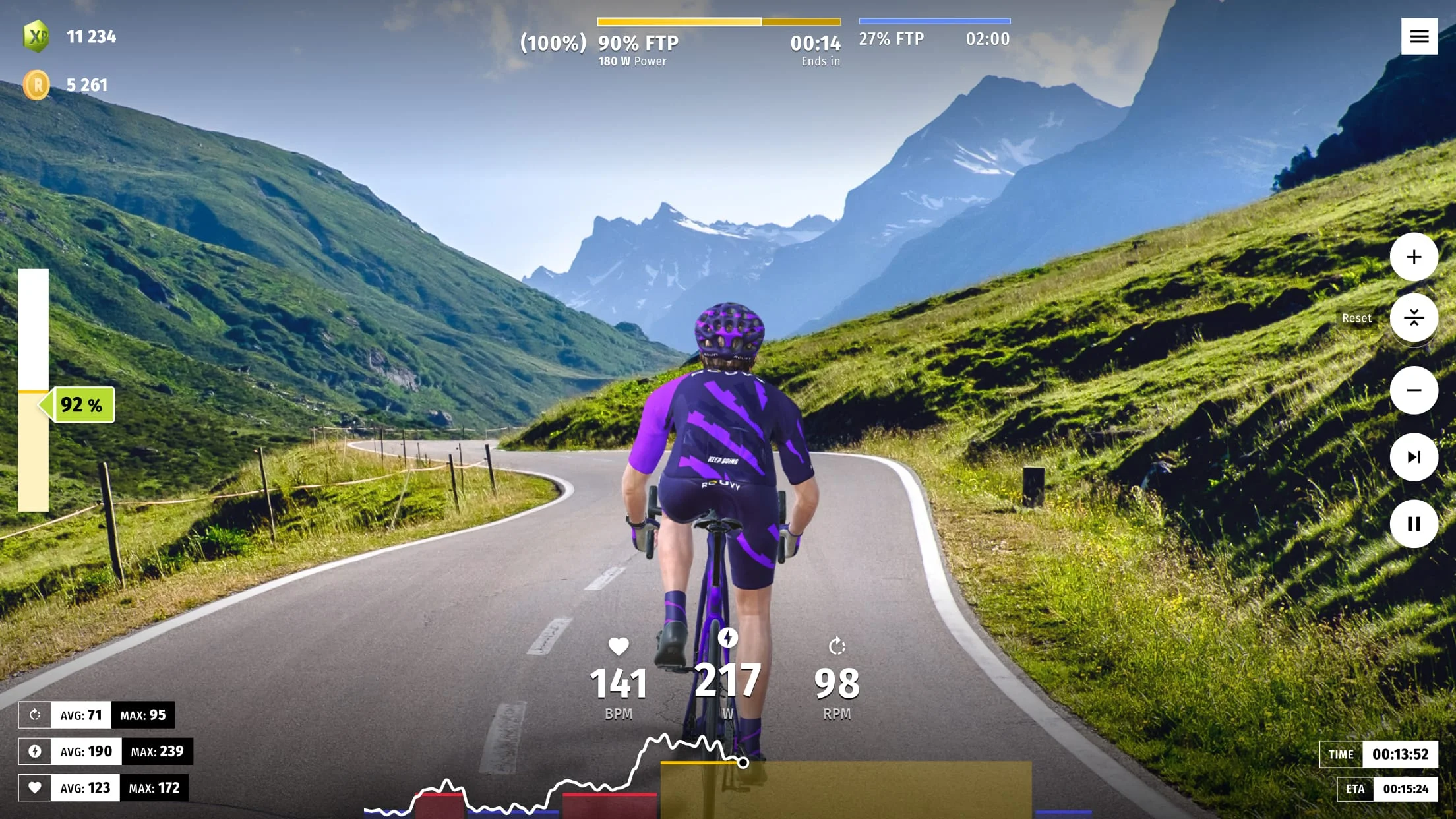Open the hamburger menu
This screenshot has height=819, width=1456.
point(1419,36)
